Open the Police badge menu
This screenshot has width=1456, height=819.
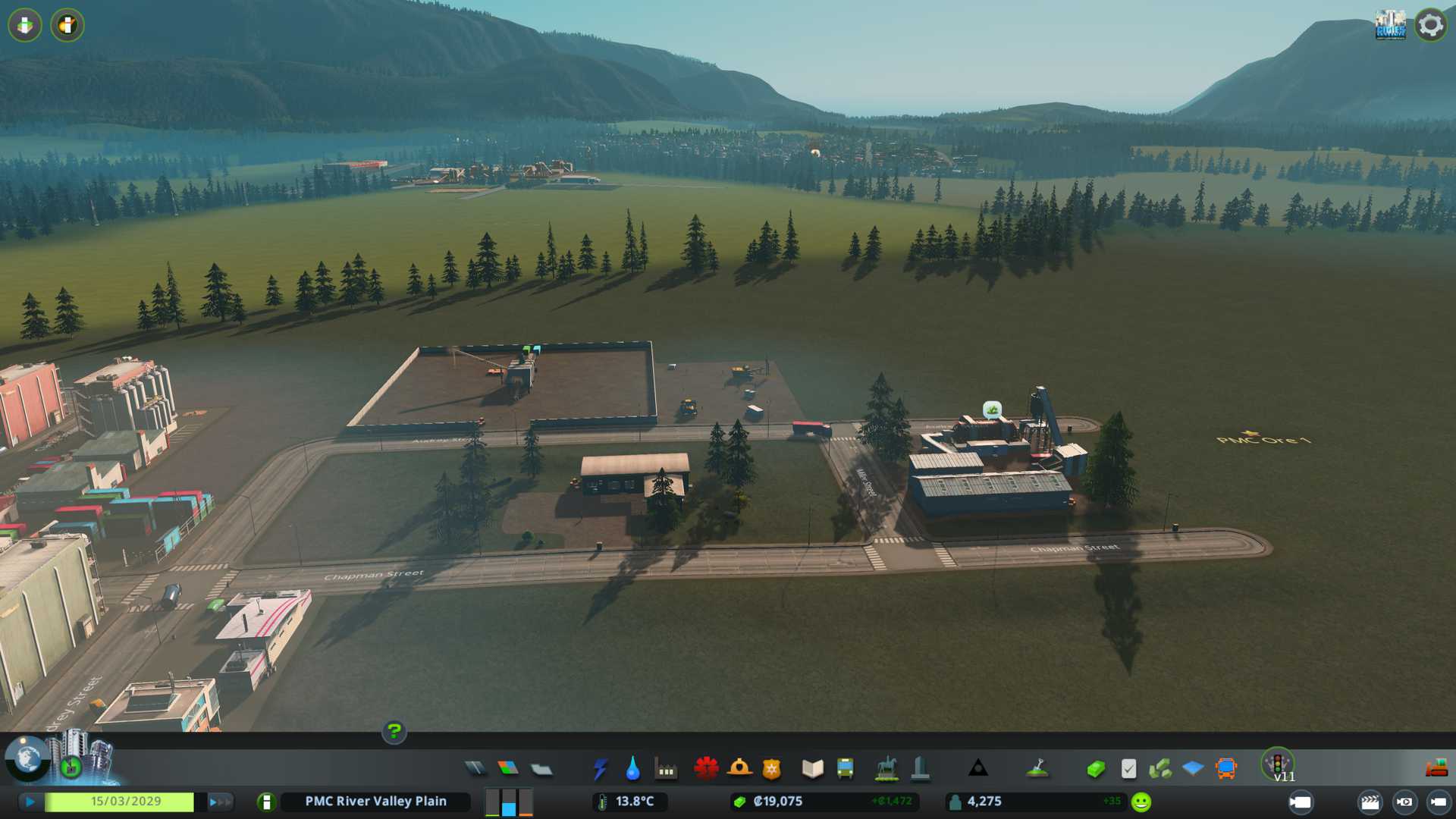(771, 769)
